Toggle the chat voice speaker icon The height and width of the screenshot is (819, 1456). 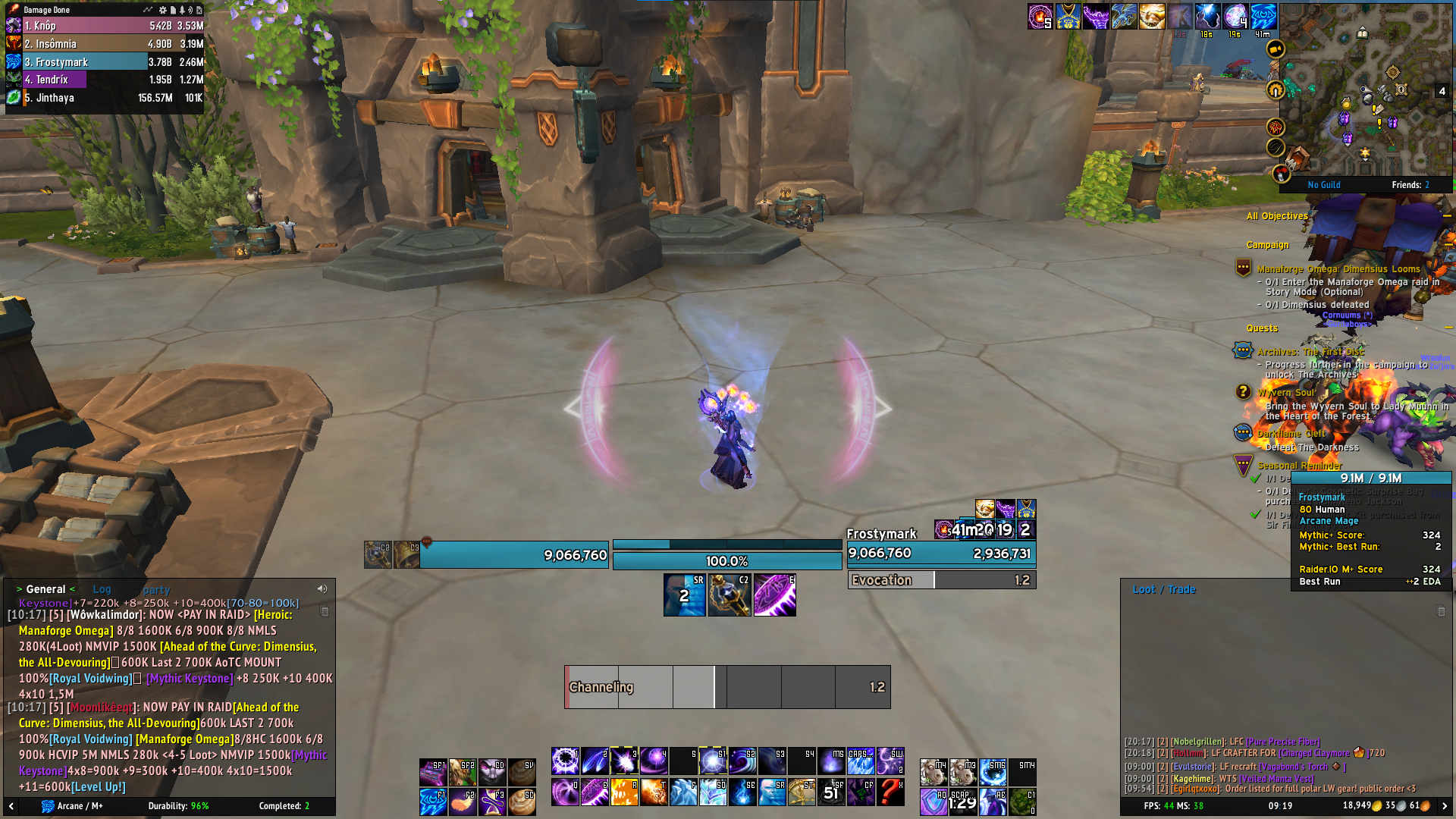(322, 589)
